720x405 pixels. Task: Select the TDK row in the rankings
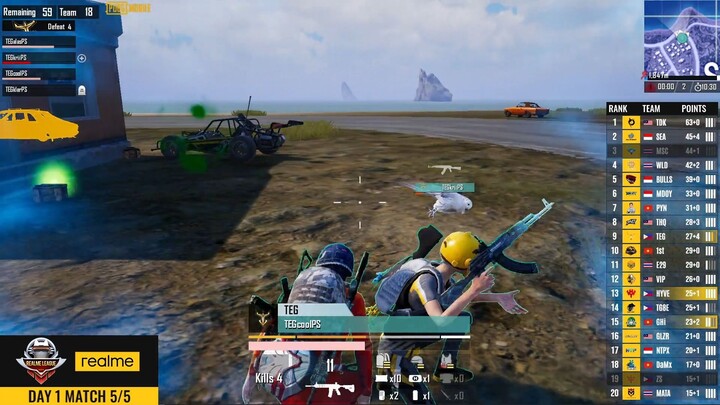tap(662, 122)
